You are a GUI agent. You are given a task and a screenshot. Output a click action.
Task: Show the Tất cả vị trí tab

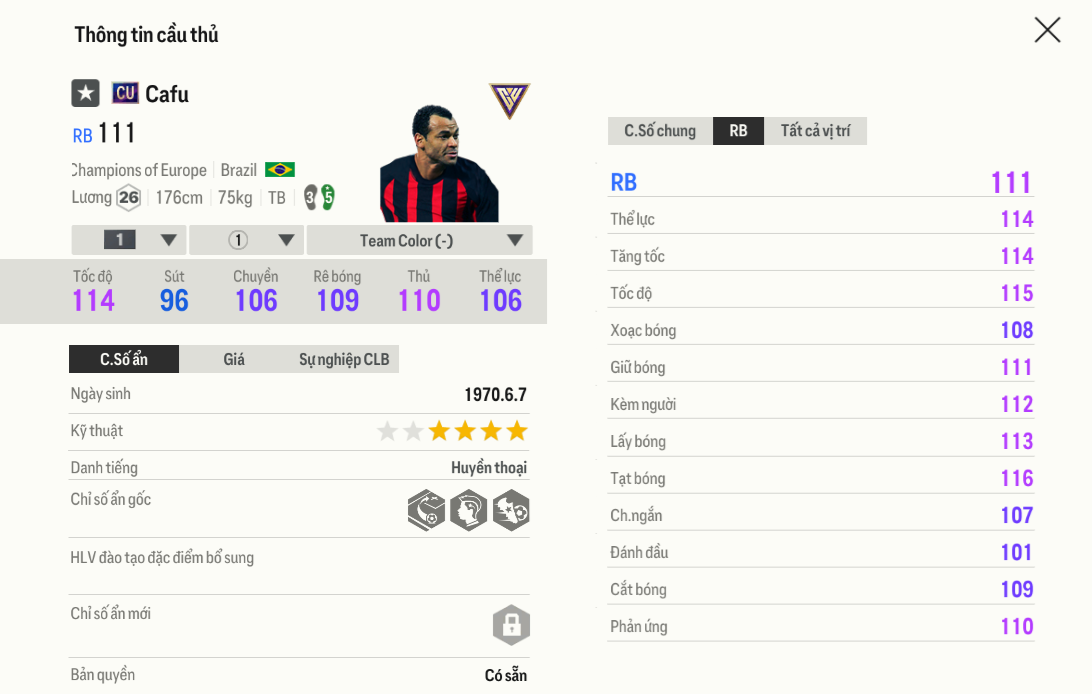click(x=815, y=131)
